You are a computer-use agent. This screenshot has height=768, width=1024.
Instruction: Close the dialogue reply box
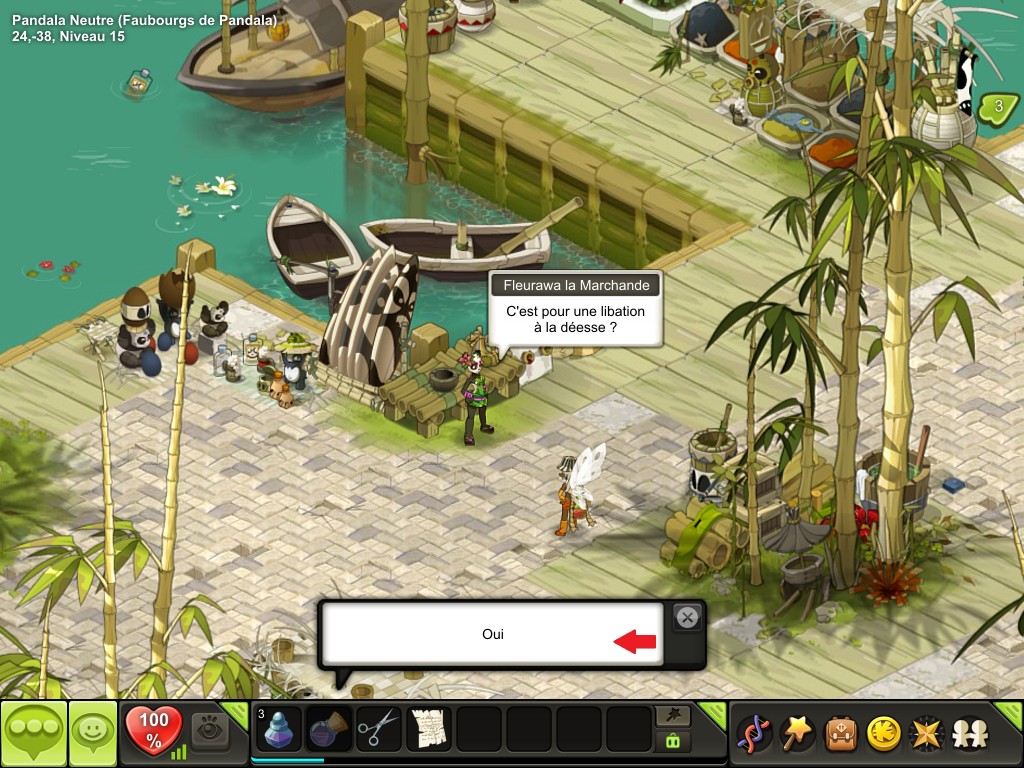click(x=687, y=618)
